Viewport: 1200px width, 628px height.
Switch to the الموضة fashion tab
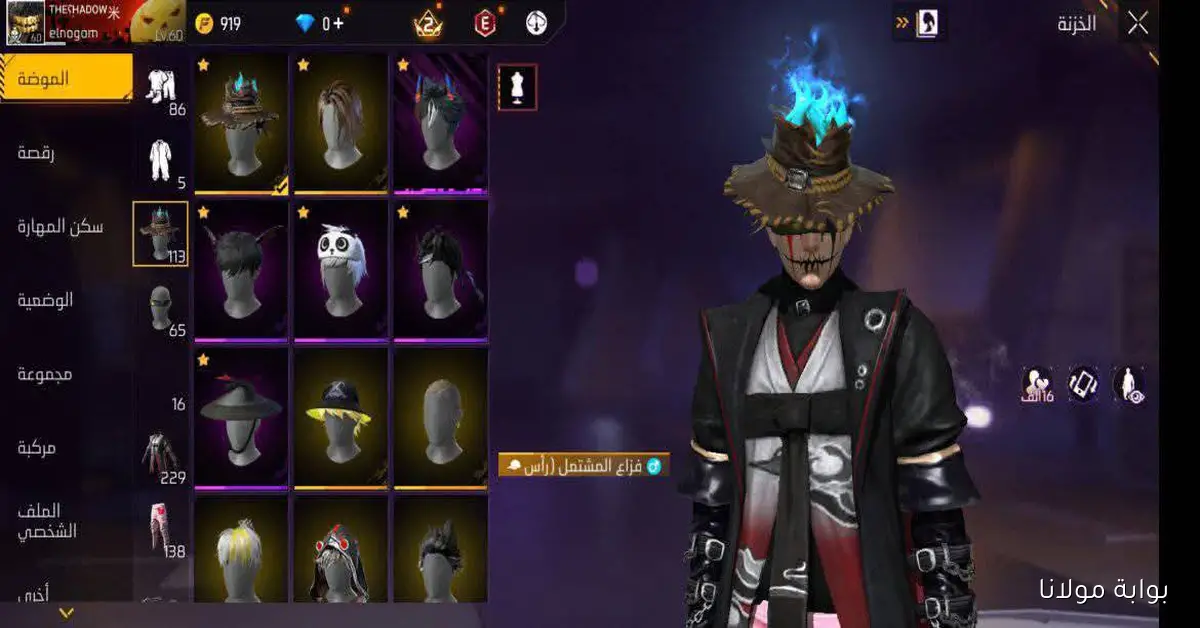(66, 79)
